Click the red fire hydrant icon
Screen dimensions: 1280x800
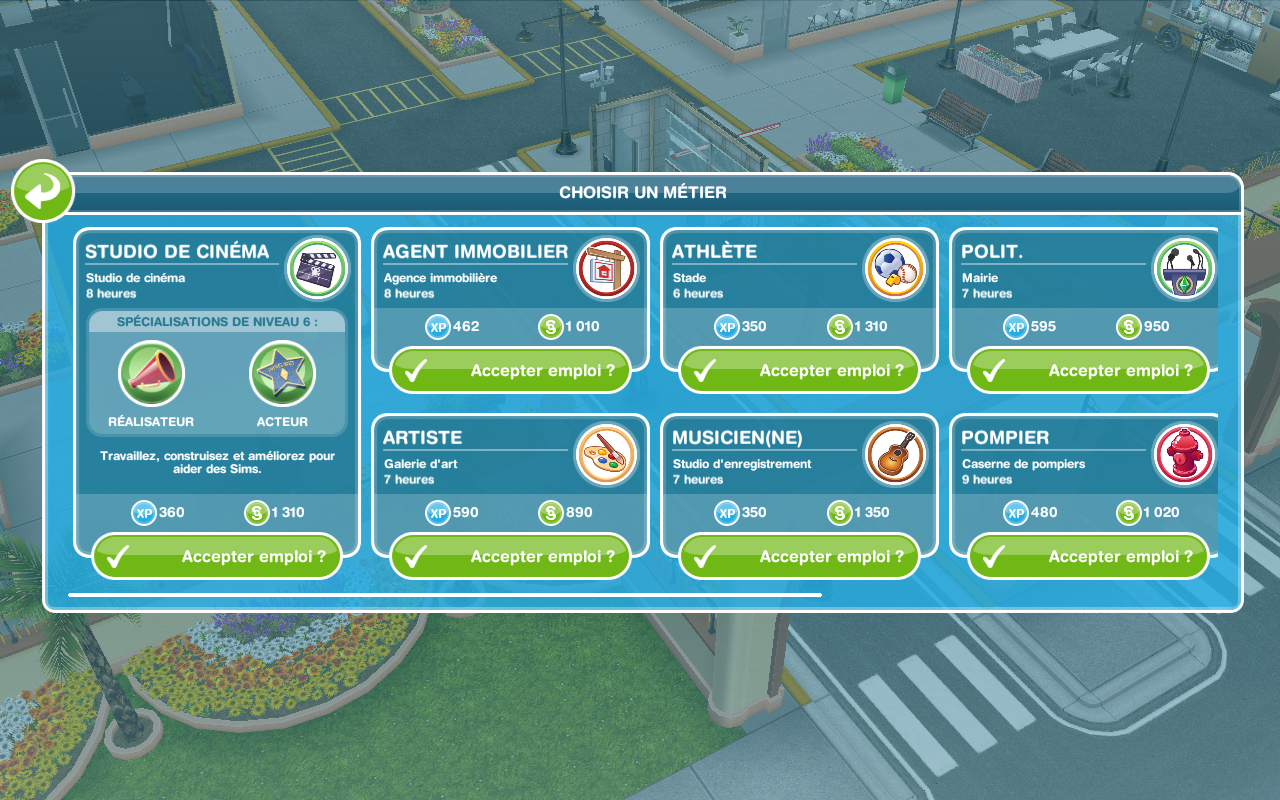1184,455
